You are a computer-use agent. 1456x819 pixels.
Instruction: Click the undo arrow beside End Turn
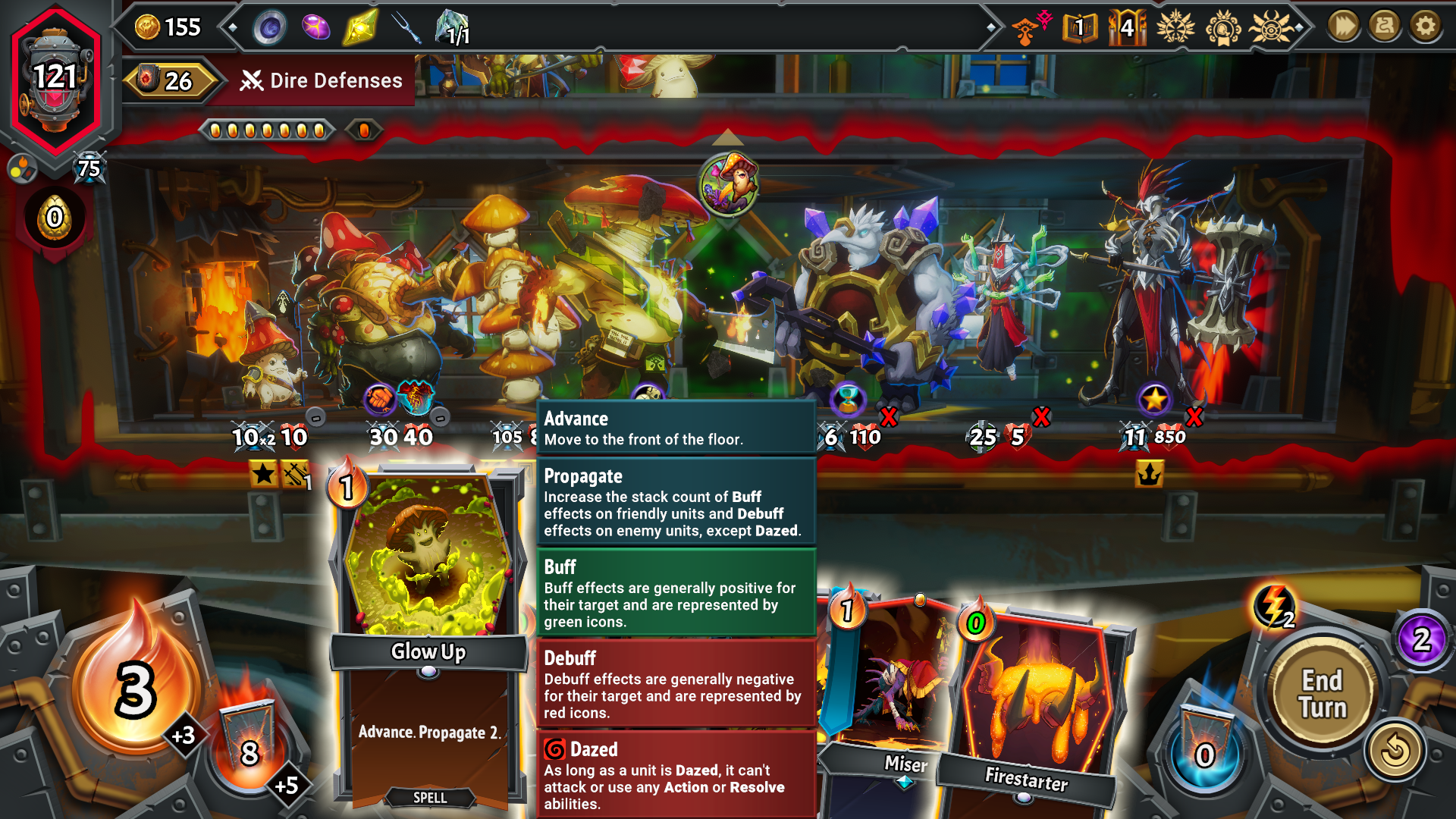[x=1395, y=751]
